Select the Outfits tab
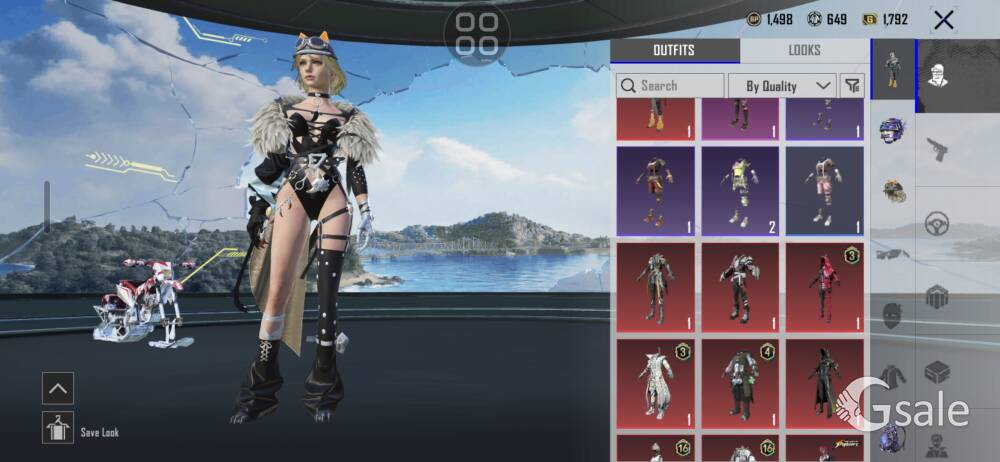The height and width of the screenshot is (462, 1000). tap(674, 50)
